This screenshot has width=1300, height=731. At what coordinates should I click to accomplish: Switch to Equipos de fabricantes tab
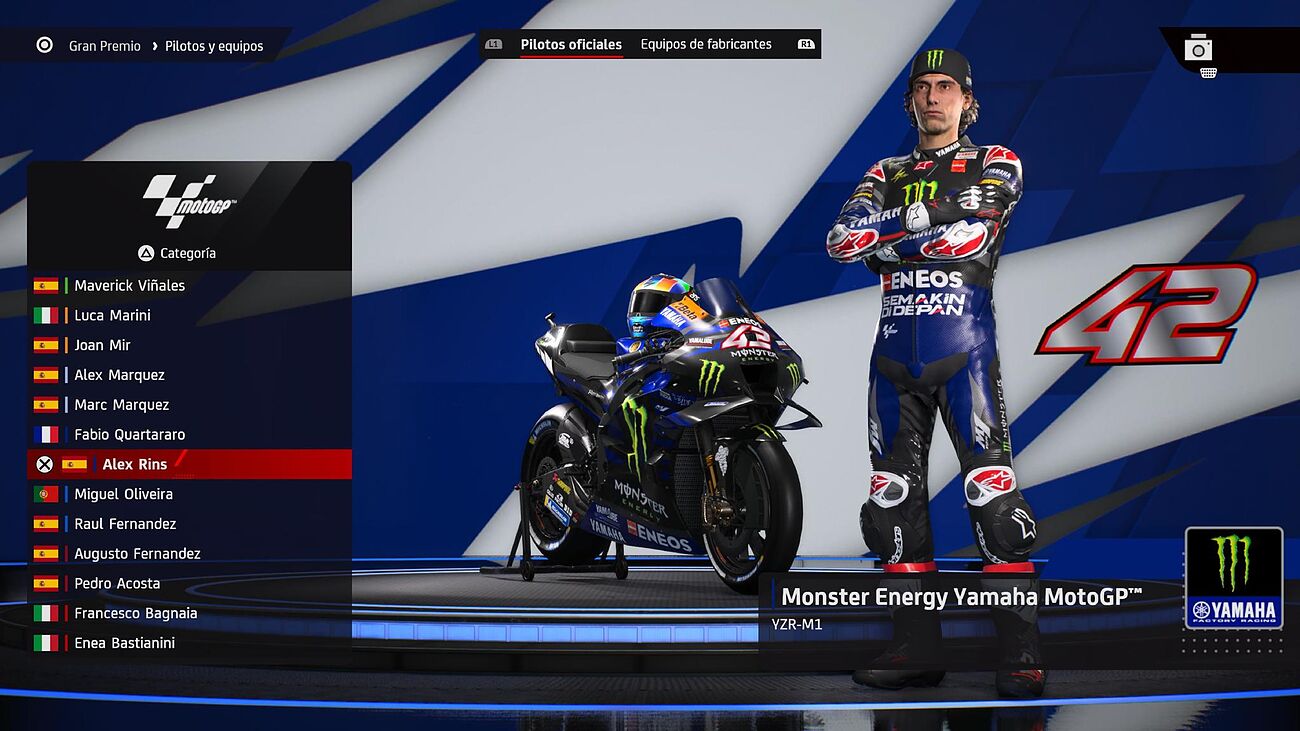(706, 44)
